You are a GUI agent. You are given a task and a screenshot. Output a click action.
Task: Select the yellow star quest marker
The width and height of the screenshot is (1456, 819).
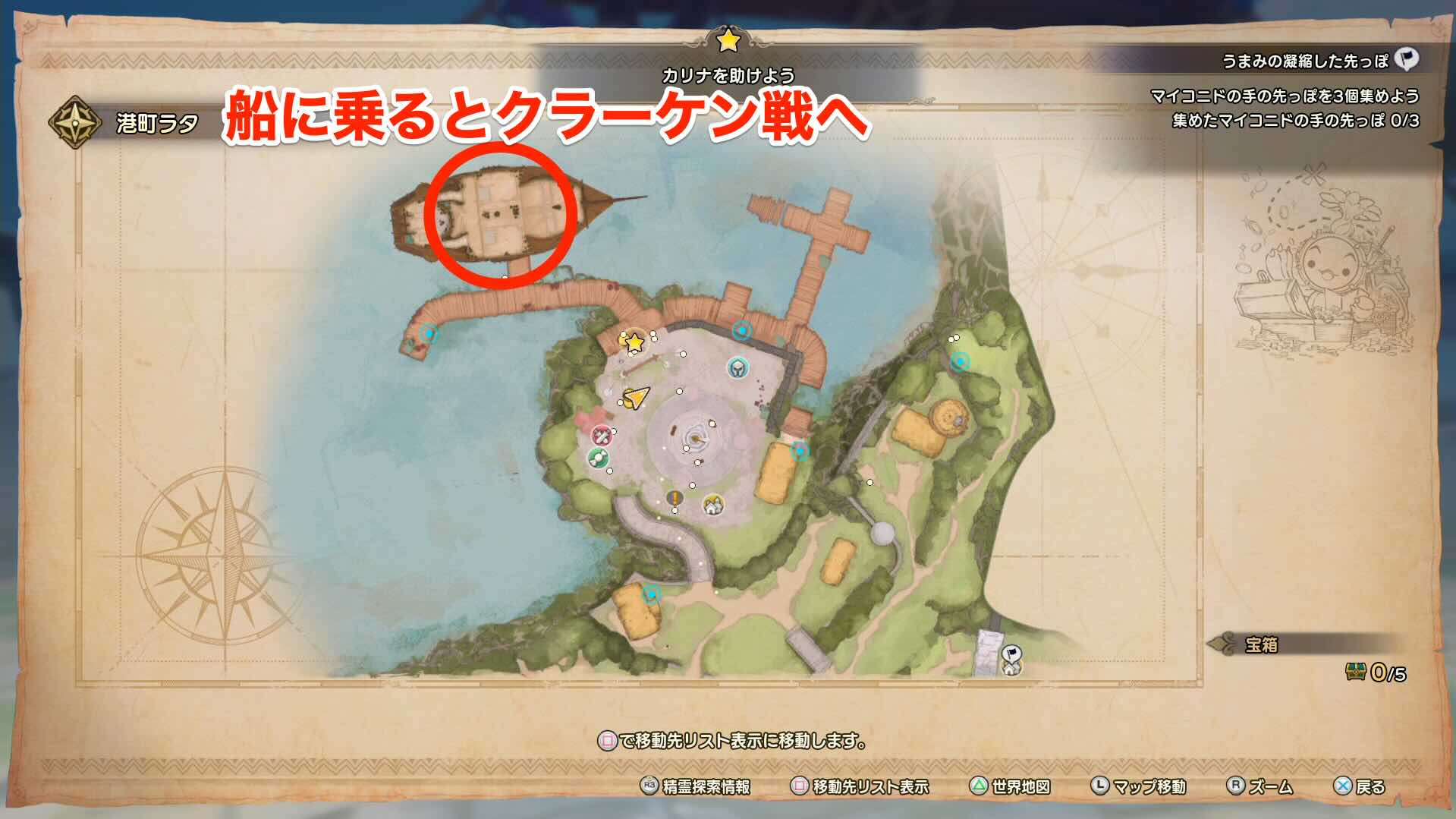click(x=634, y=342)
